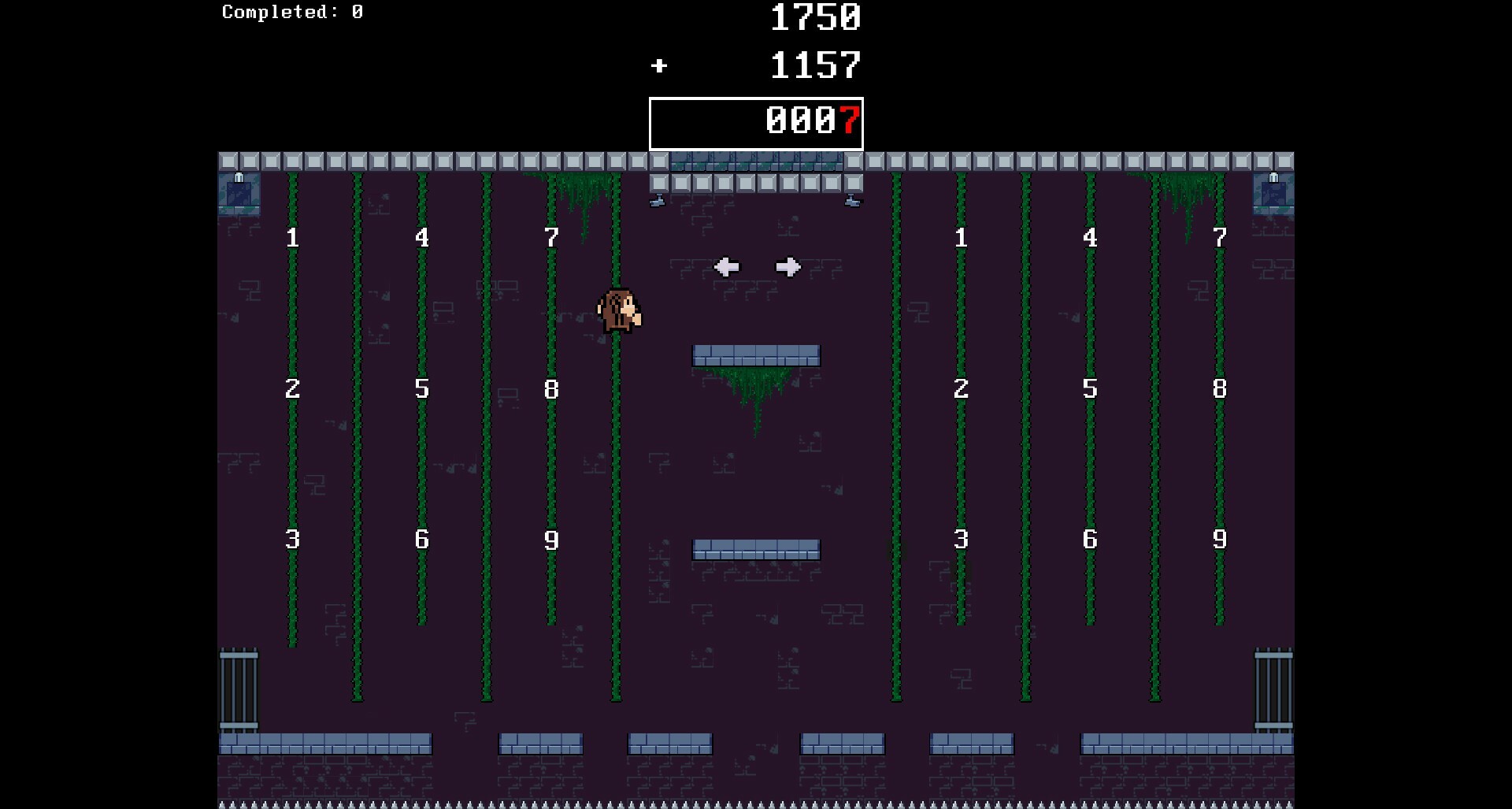The height and width of the screenshot is (809, 1512).
Task: Click the plus sign in the equation
Action: [x=659, y=66]
